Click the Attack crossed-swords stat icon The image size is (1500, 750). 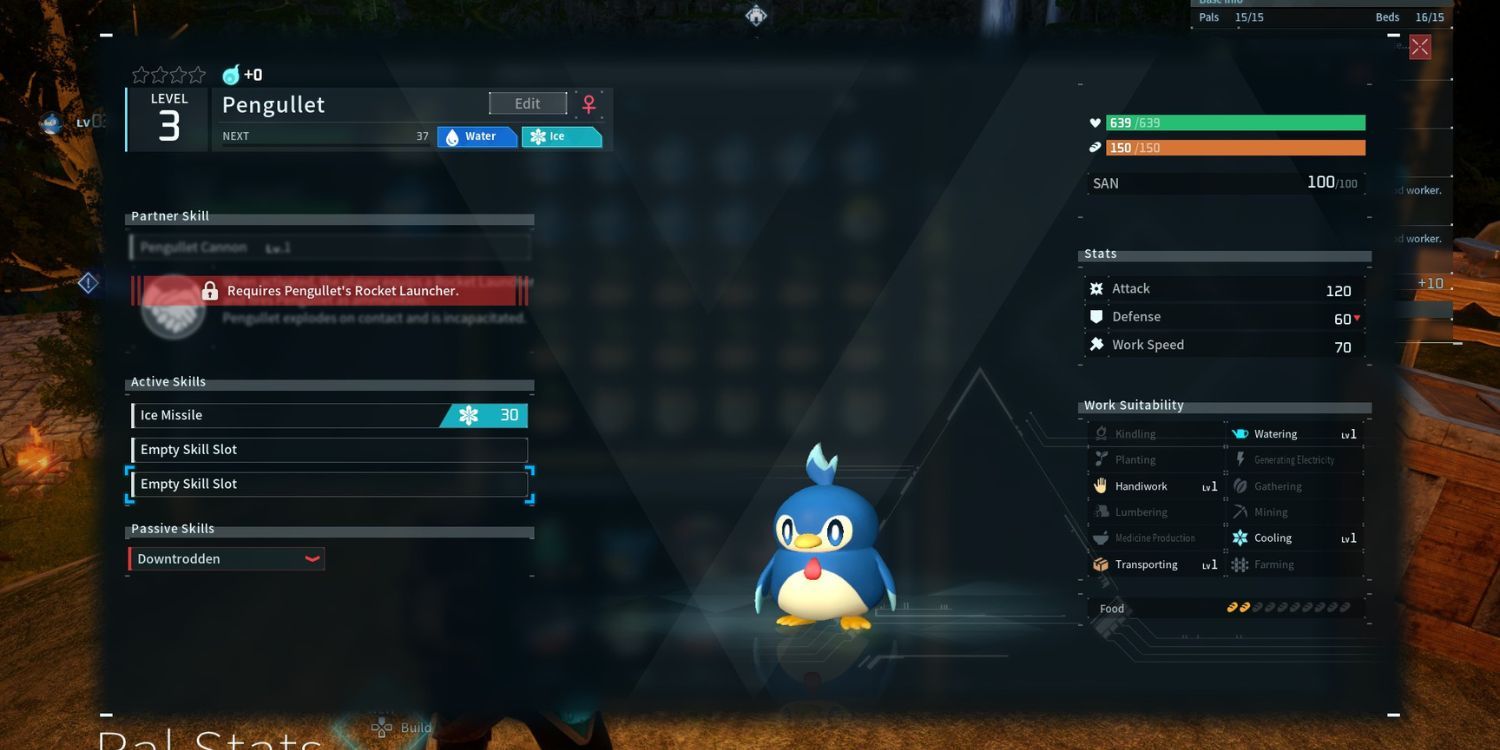(x=1095, y=288)
